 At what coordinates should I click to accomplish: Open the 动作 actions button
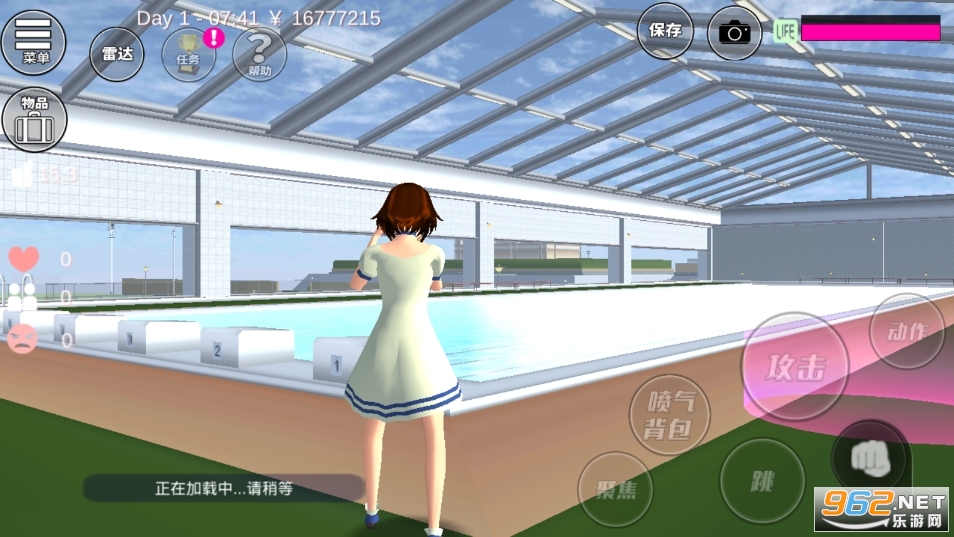(908, 333)
